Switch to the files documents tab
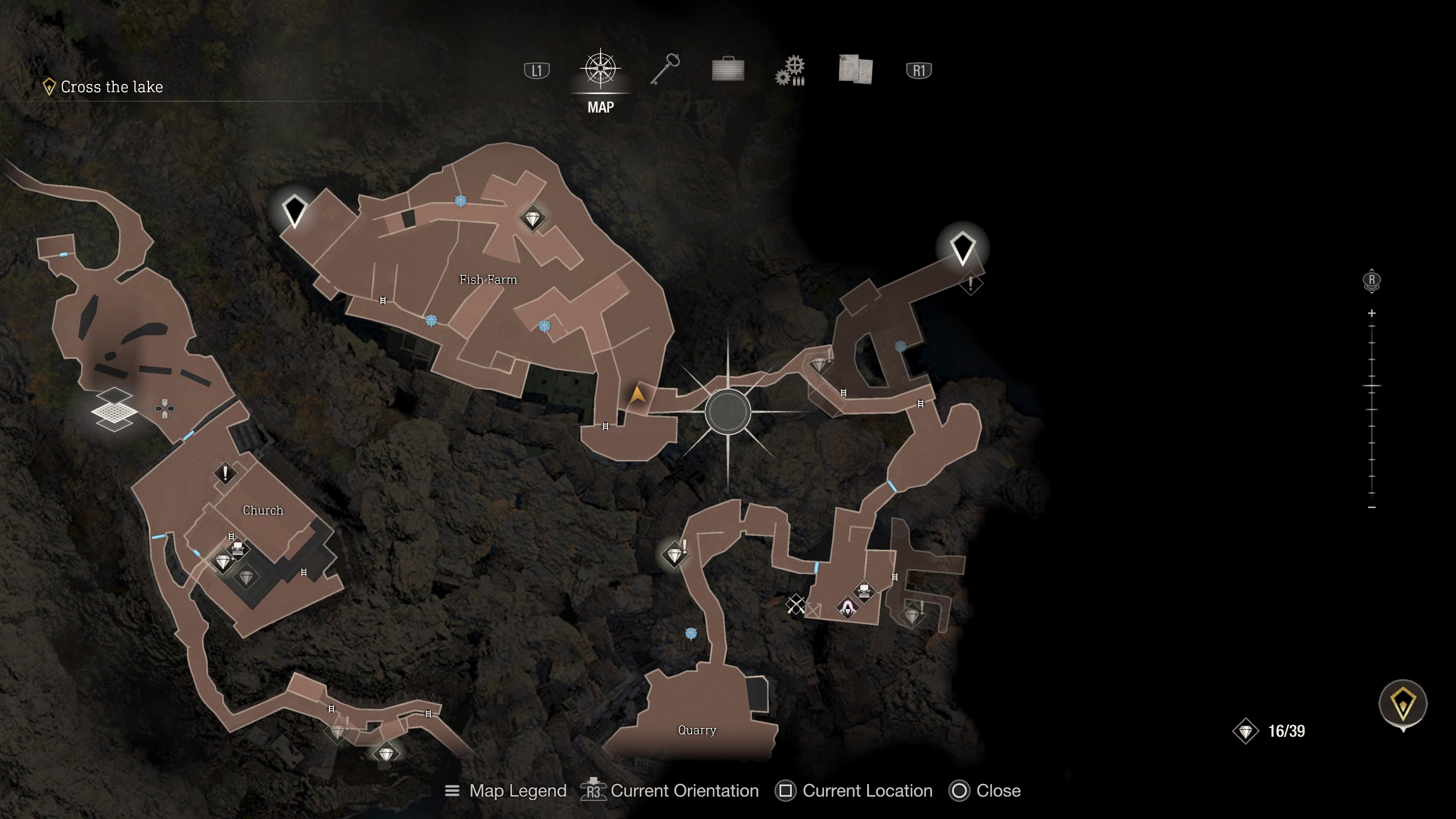 pyautogui.click(x=855, y=69)
